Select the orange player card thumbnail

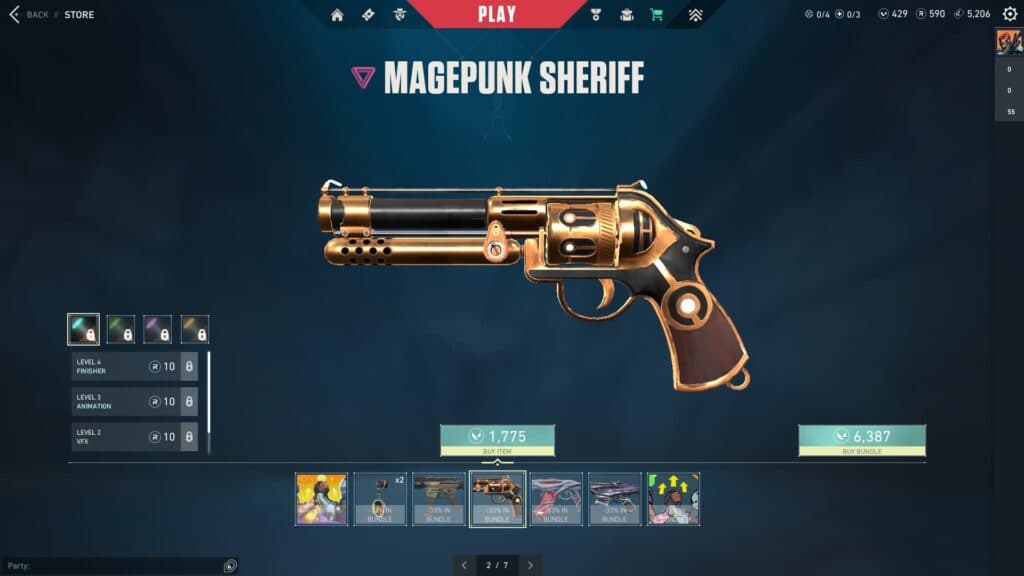[x=321, y=499]
